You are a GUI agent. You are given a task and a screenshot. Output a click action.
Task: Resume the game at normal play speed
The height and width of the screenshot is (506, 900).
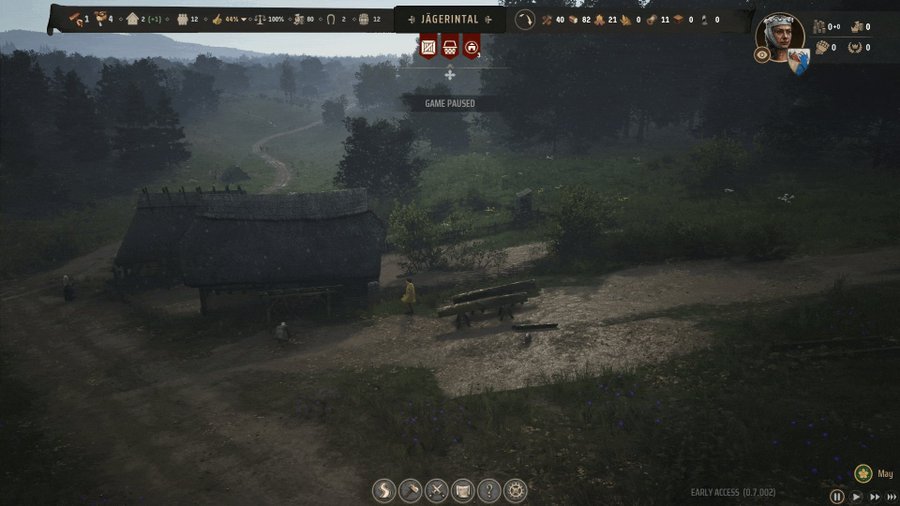[x=857, y=496]
